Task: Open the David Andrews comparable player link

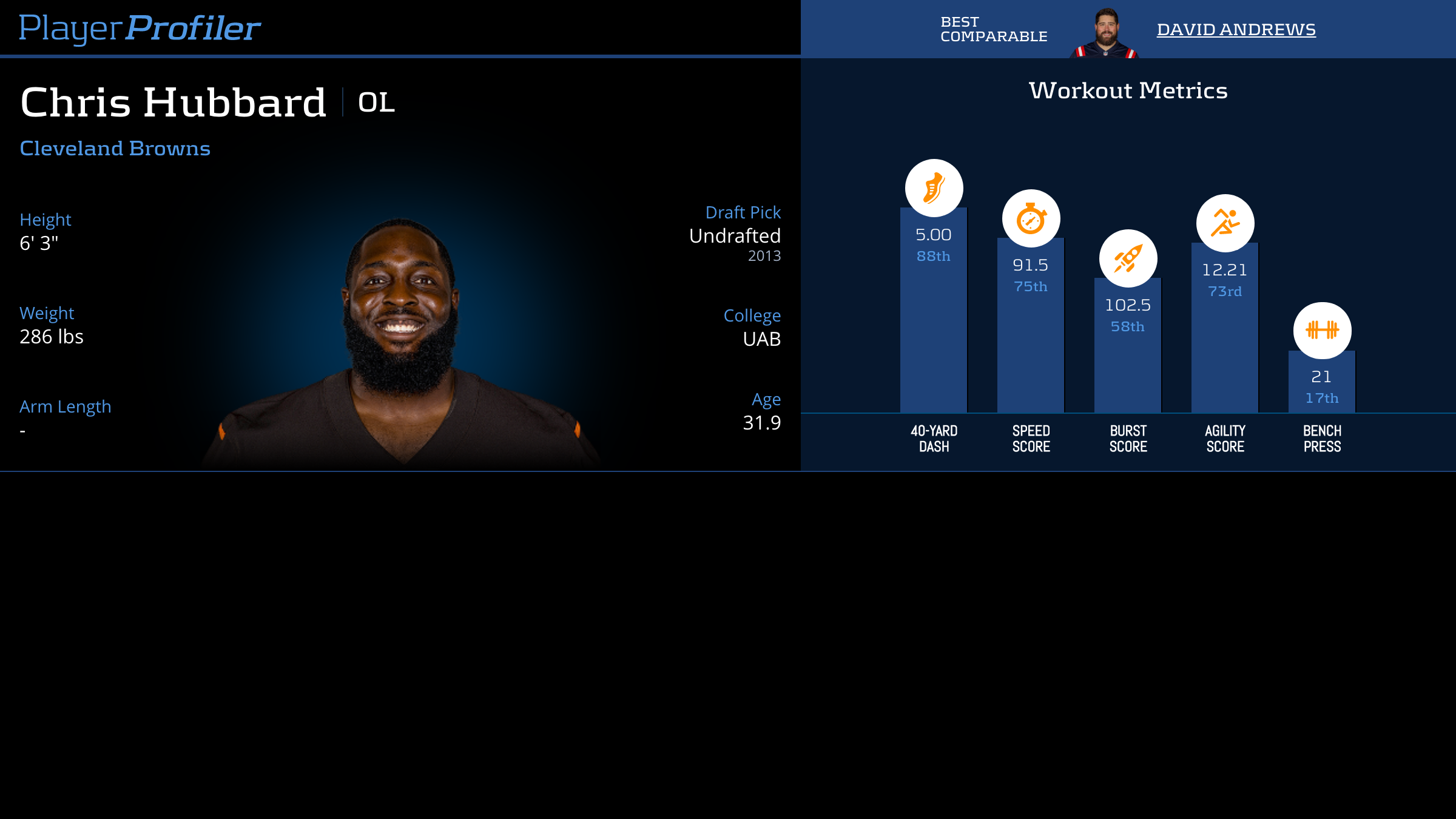Action: [1236, 29]
